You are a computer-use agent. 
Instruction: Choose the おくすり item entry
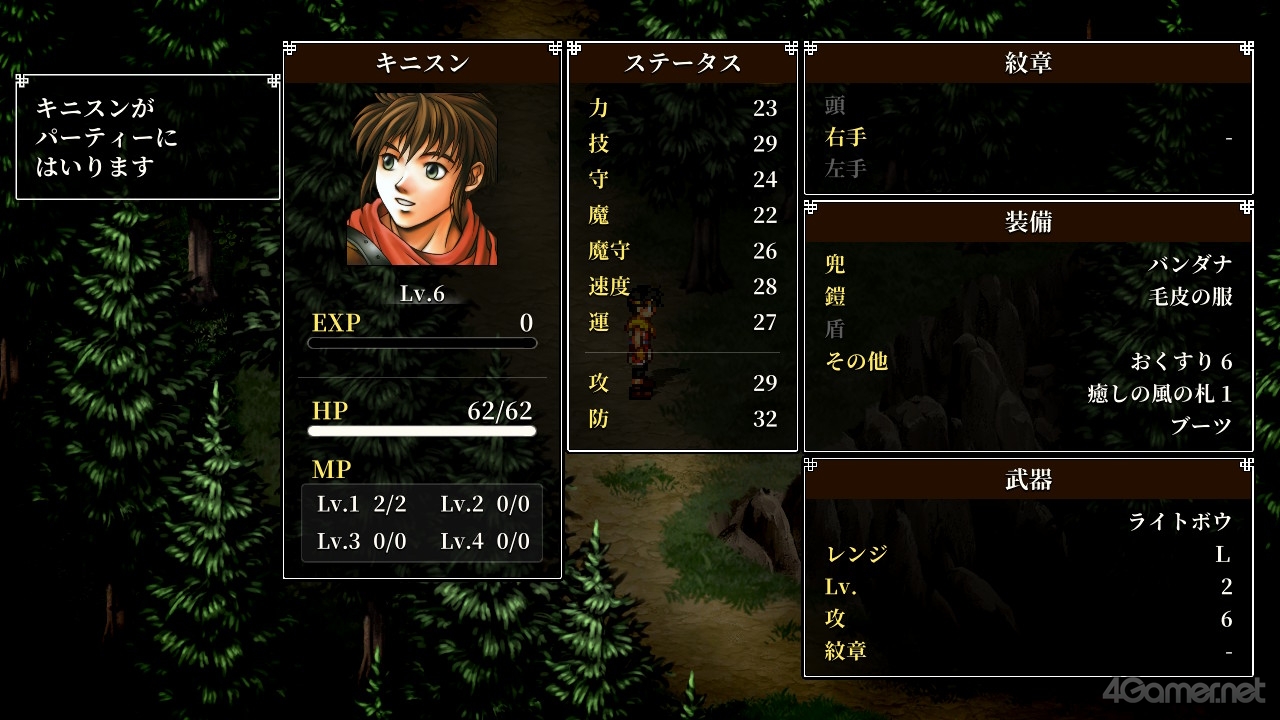(1181, 361)
